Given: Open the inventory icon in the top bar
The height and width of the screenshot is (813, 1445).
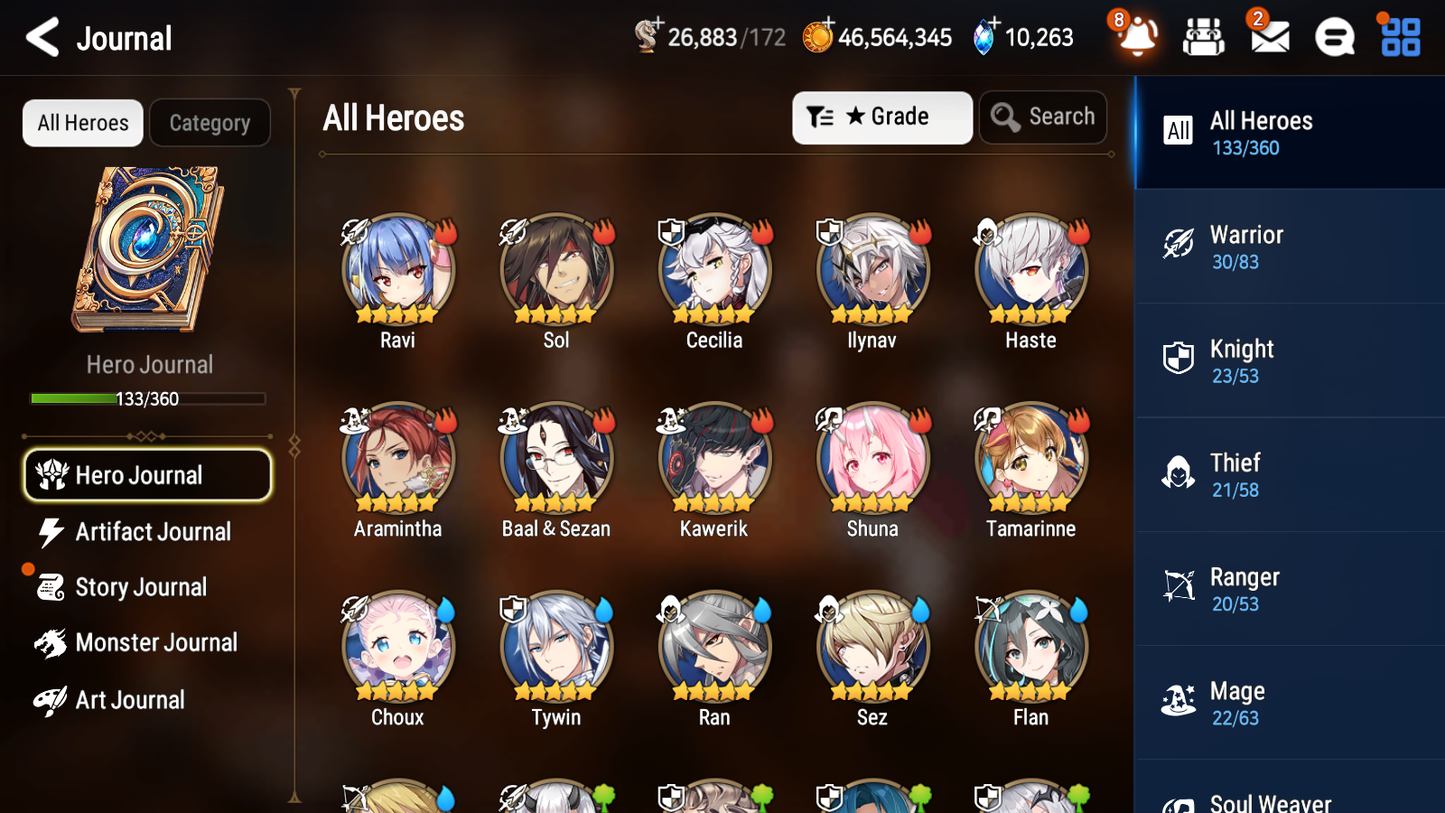Looking at the screenshot, I should 1202,37.
